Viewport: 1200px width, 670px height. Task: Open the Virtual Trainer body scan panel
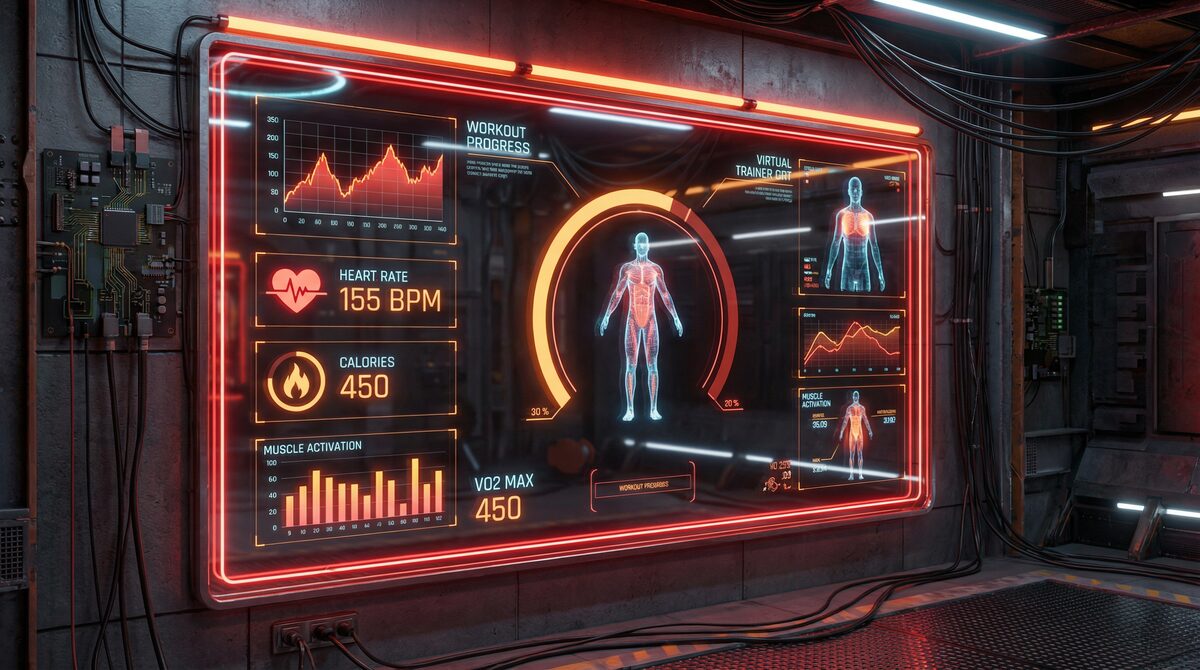(x=853, y=231)
